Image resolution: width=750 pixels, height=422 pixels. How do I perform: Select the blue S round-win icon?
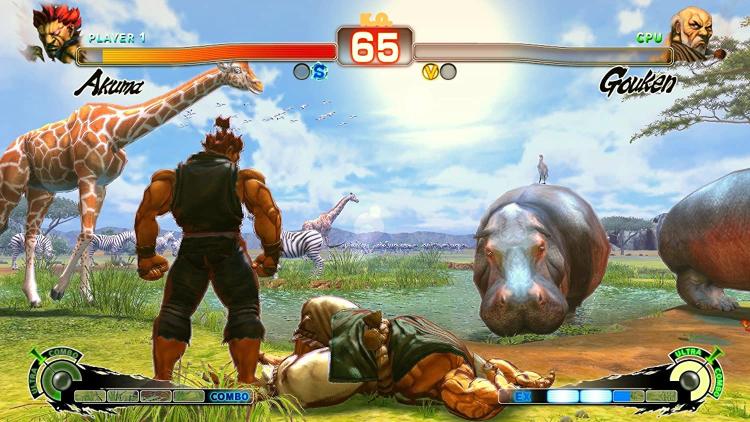click(x=319, y=71)
